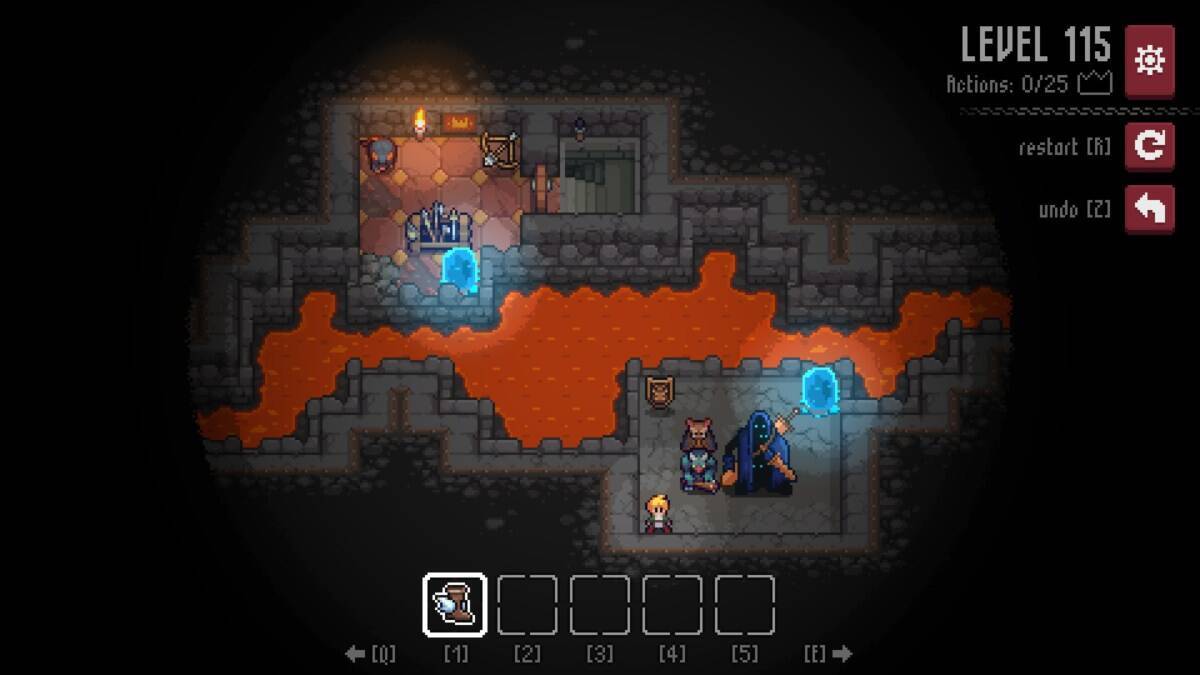Undo the last action
The width and height of the screenshot is (1200, 675).
[1150, 210]
